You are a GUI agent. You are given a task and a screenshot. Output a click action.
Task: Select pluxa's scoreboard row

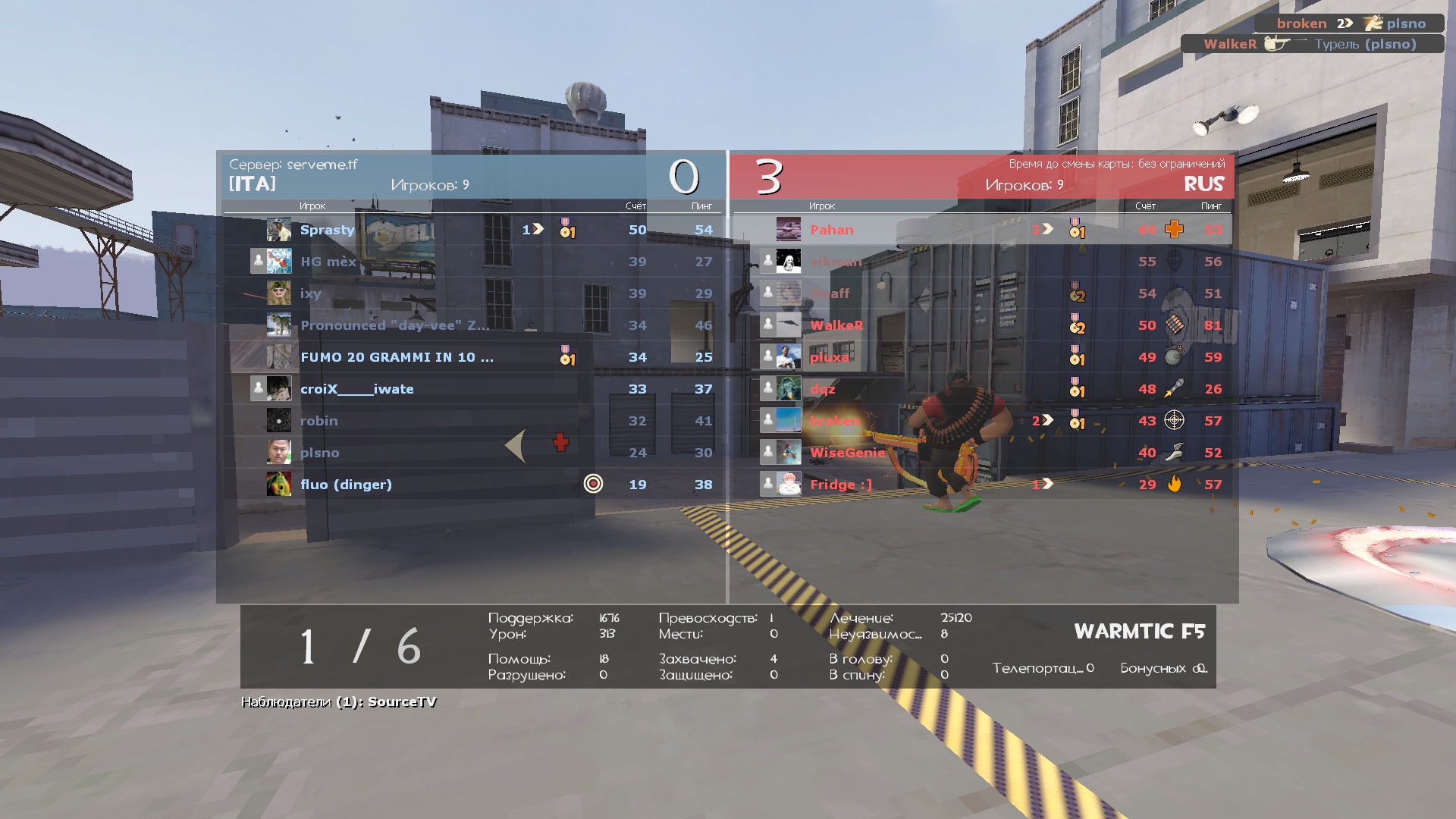click(x=829, y=357)
